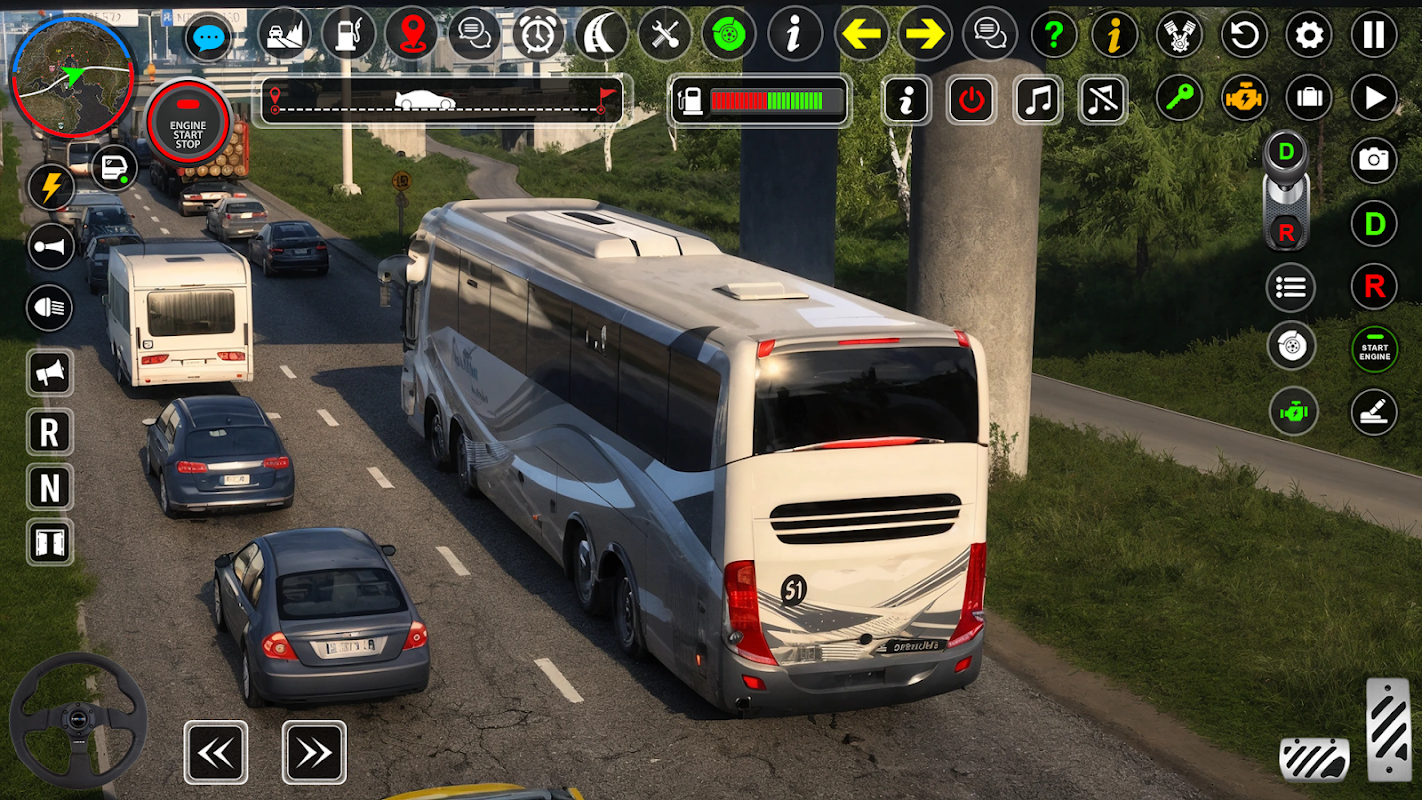The width and height of the screenshot is (1422, 800).
Task: Toggle the music note button
Action: [1037, 100]
